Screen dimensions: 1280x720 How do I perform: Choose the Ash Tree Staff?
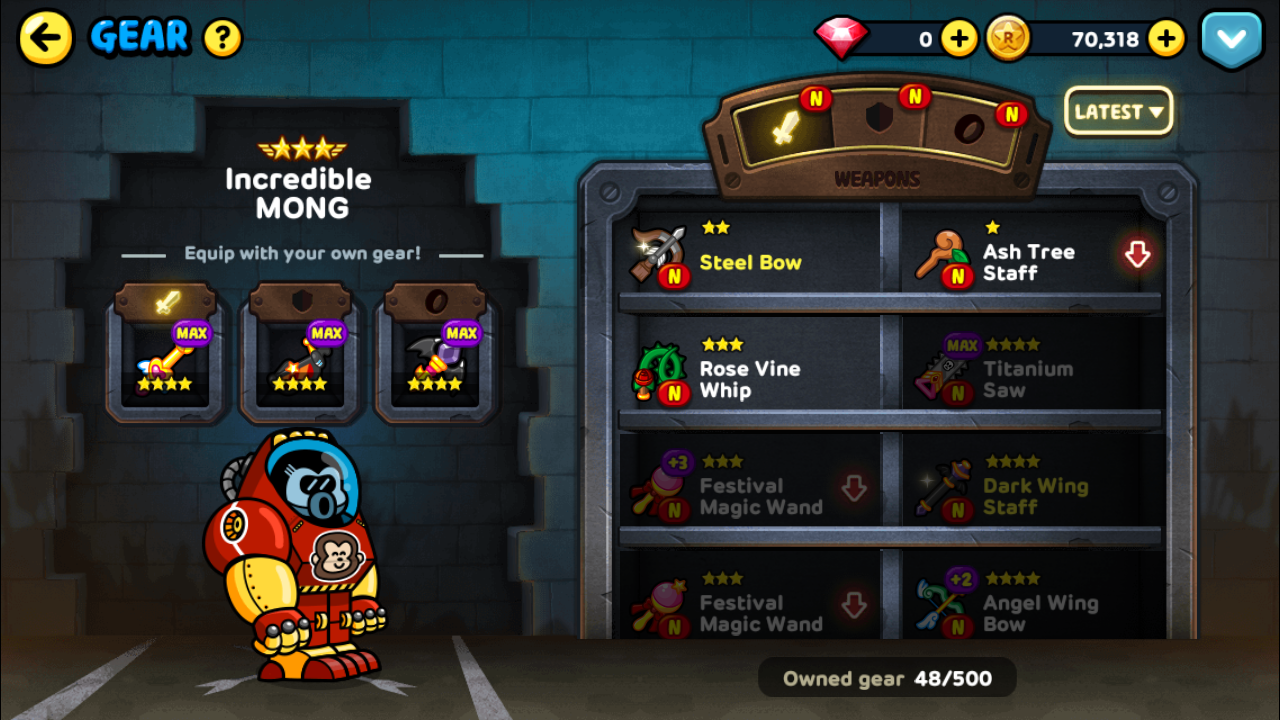coord(1028,259)
